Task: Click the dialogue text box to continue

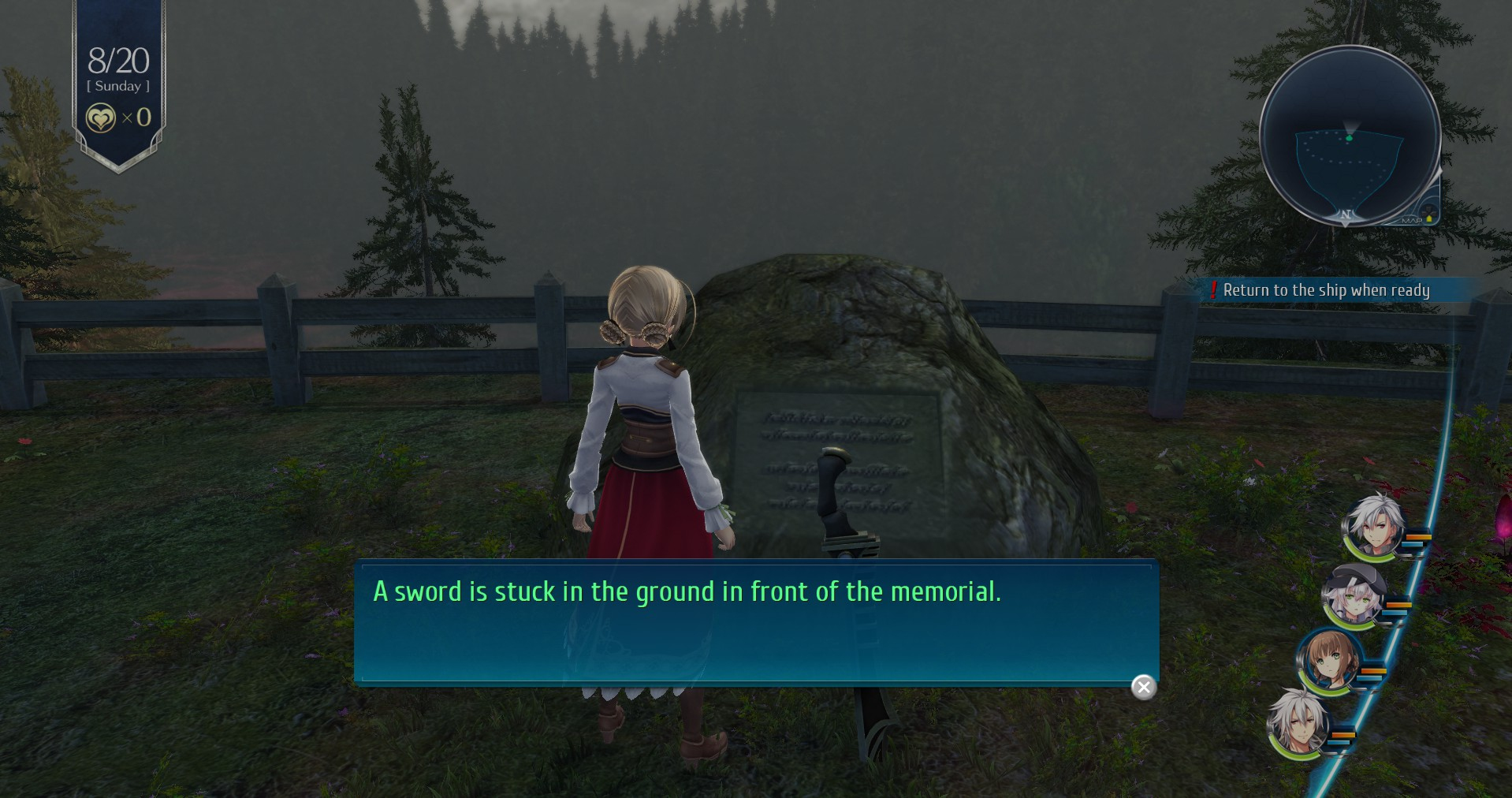Action: [755, 621]
